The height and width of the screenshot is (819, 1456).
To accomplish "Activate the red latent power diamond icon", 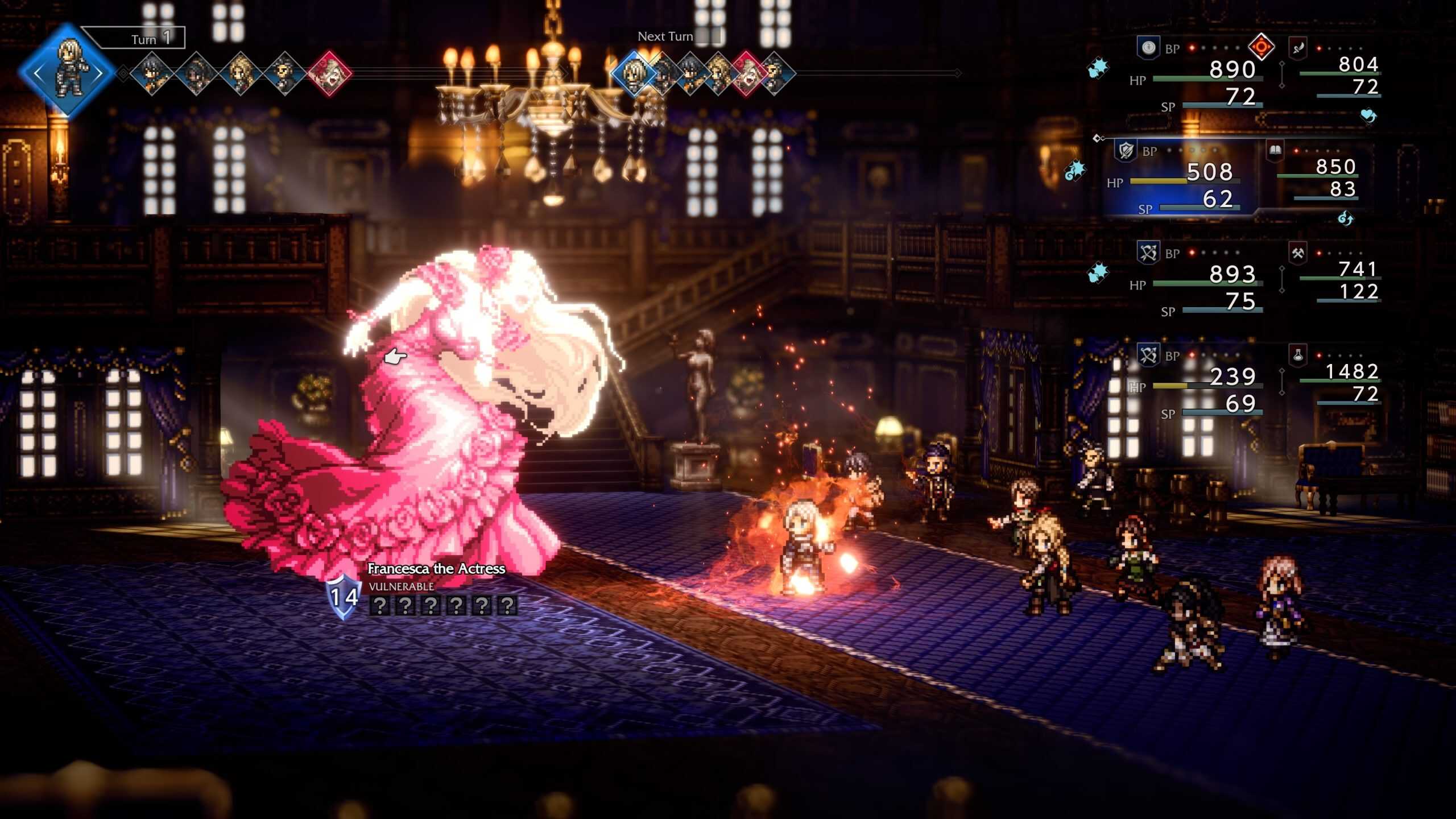I will pyautogui.click(x=1261, y=47).
